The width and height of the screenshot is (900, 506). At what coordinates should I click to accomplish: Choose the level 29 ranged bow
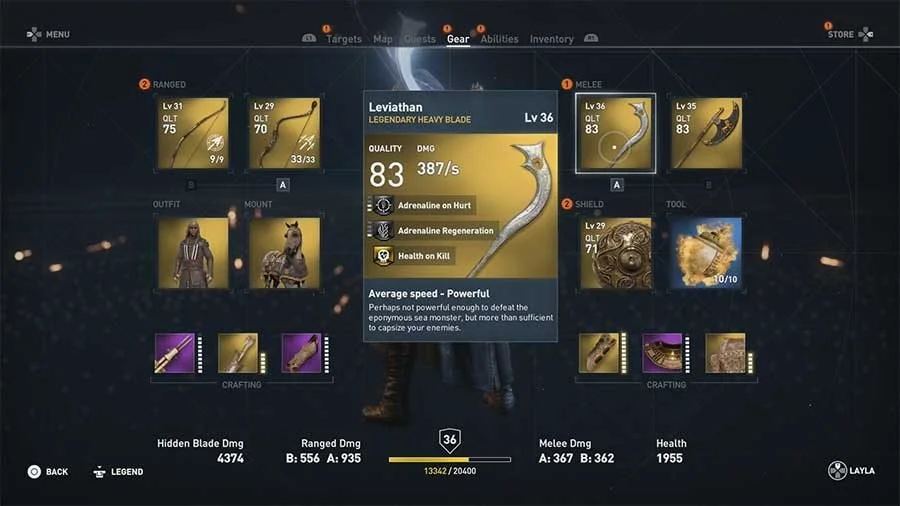coord(284,133)
